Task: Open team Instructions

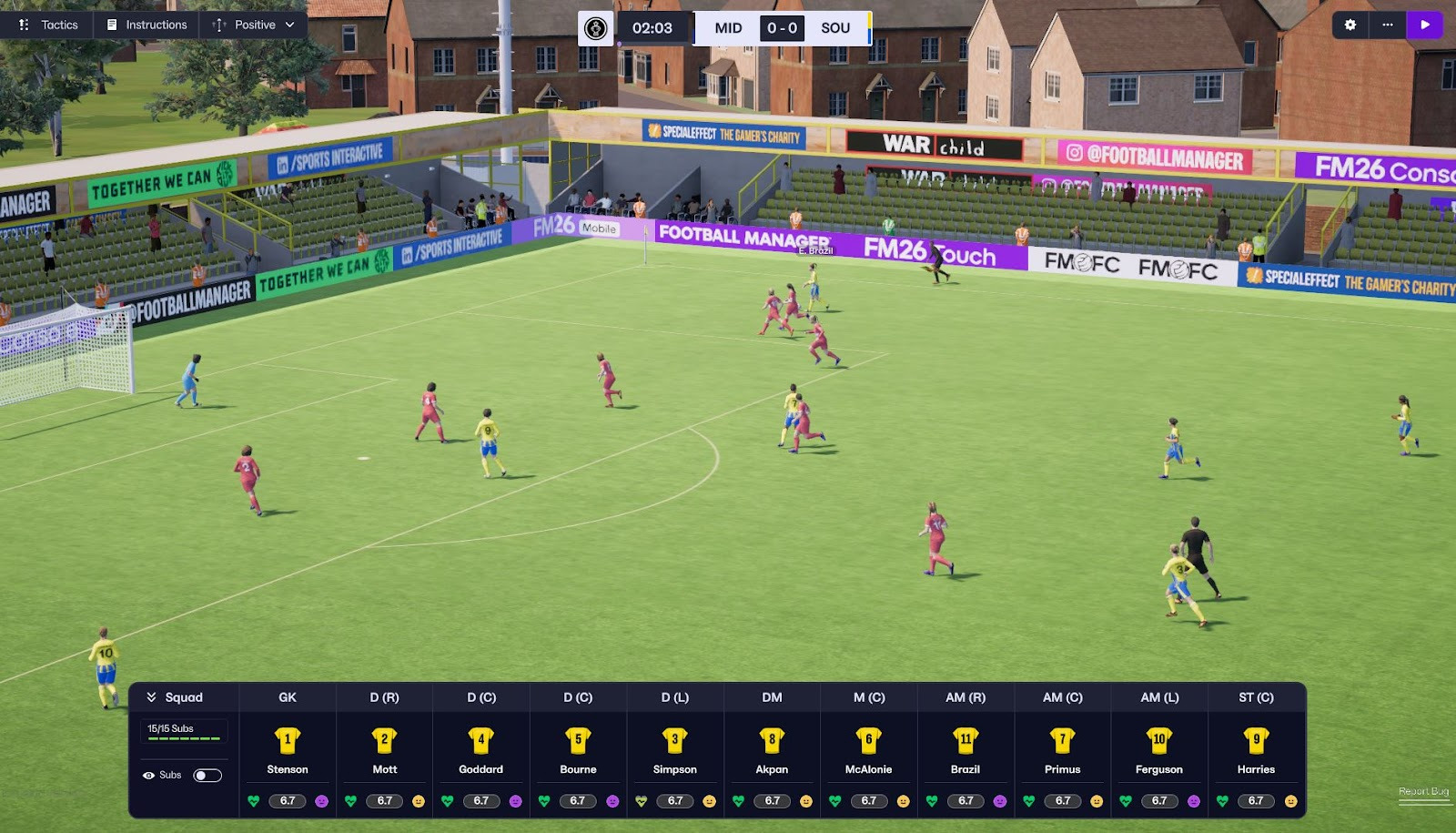Action: [147, 25]
